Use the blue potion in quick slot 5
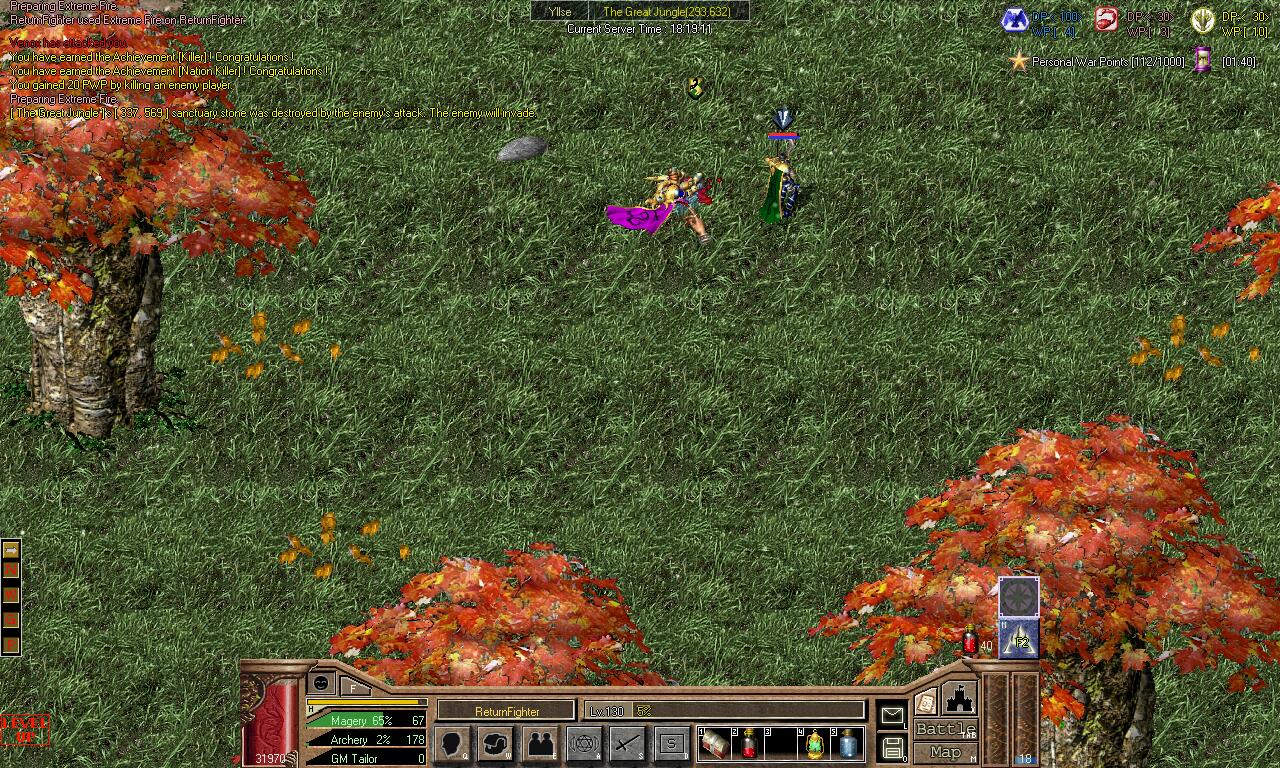 [849, 744]
